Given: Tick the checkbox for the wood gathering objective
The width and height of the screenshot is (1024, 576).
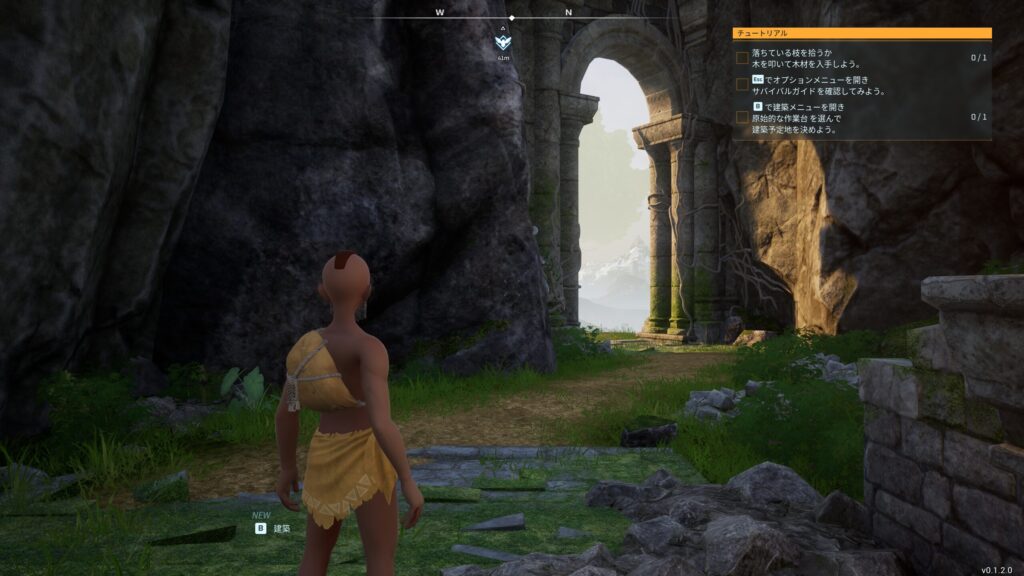Looking at the screenshot, I should pos(742,58).
